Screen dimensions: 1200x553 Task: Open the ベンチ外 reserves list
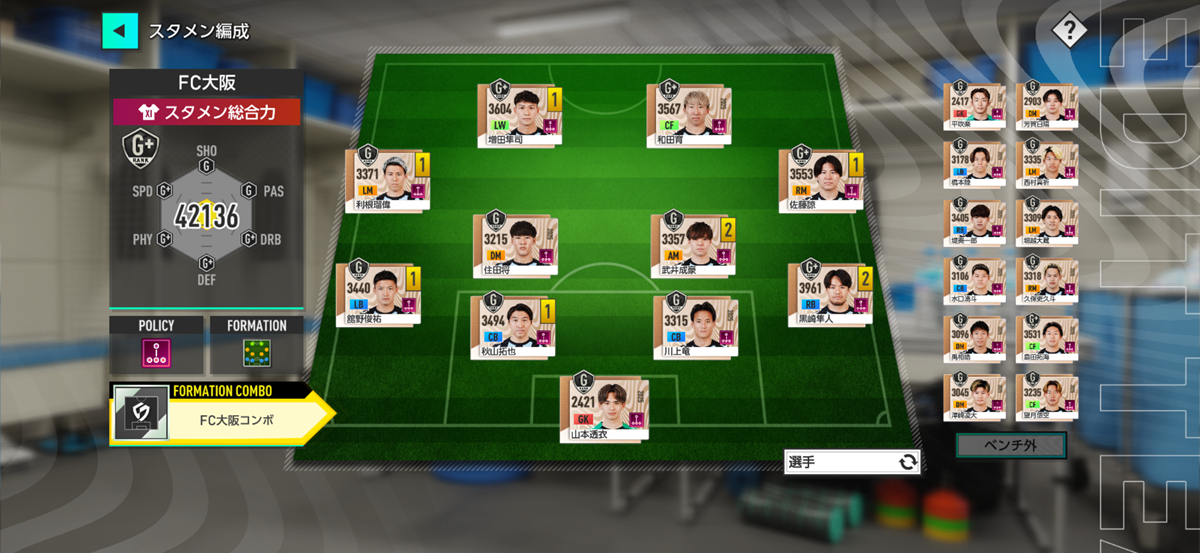1010,444
